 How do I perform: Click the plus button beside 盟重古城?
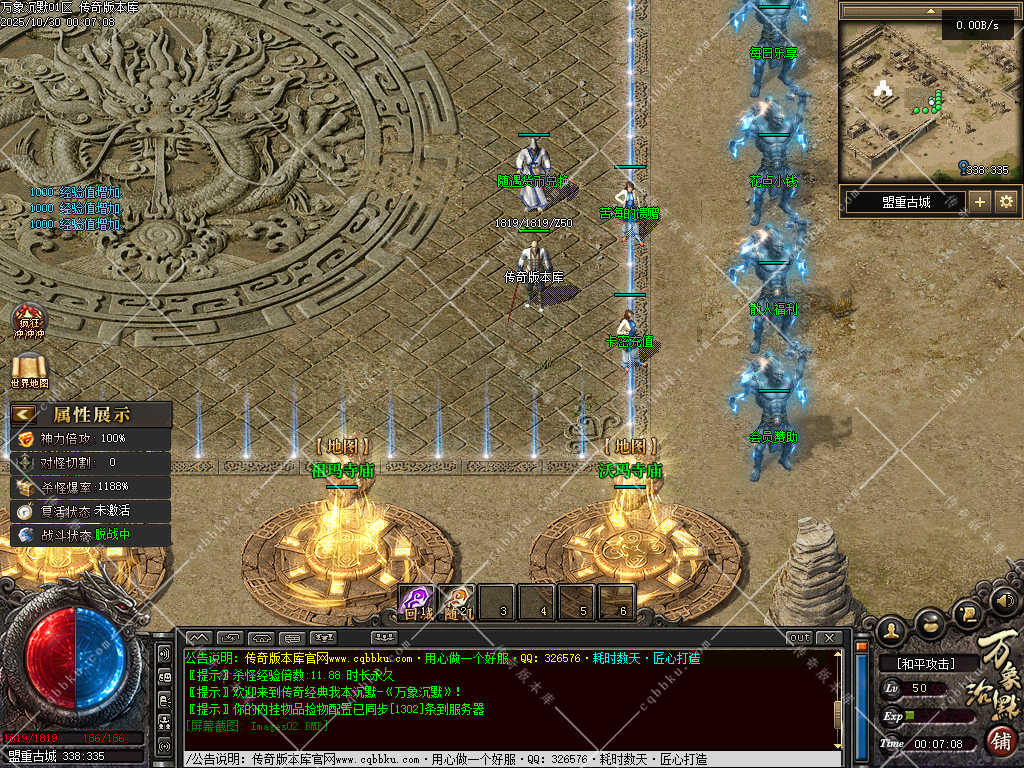point(980,202)
